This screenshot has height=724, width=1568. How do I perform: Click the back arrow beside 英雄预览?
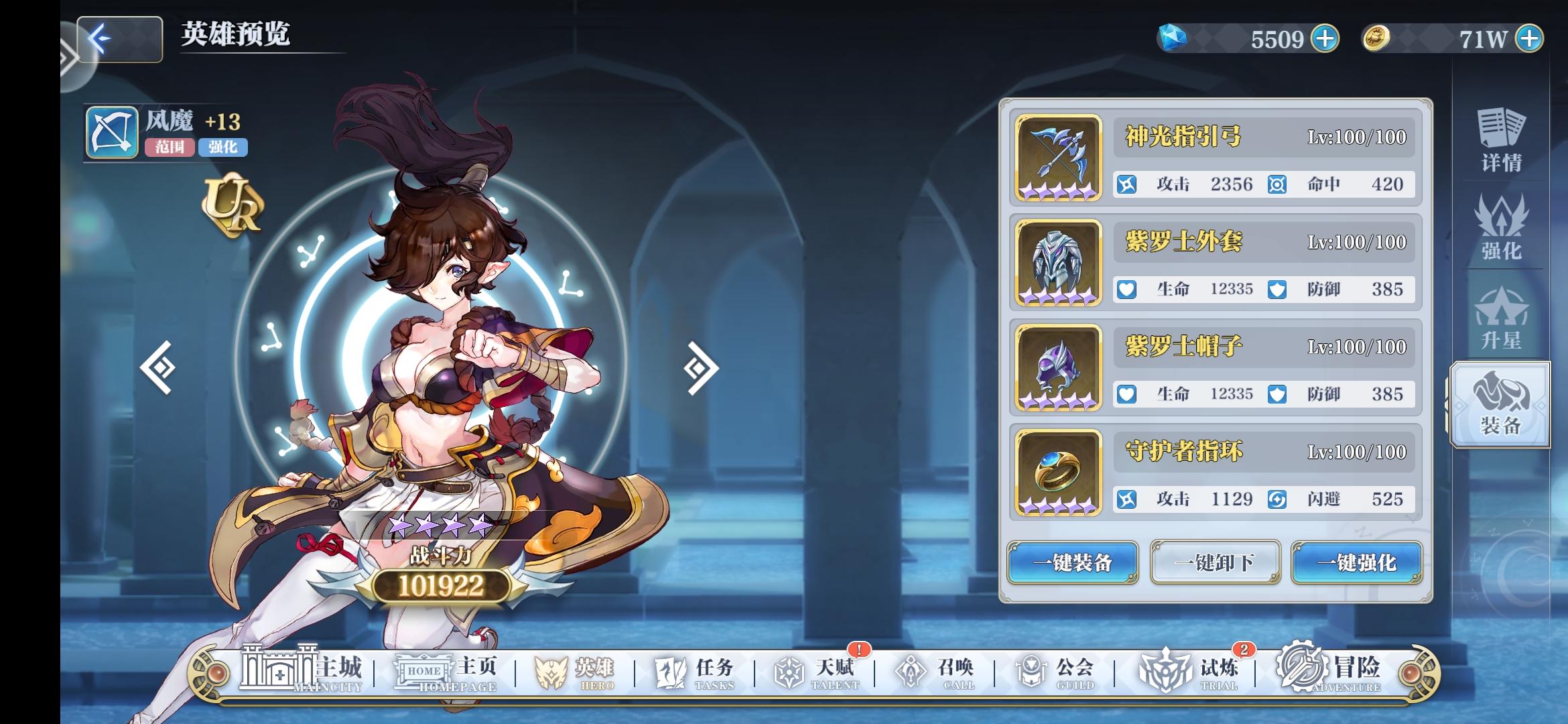coord(118,38)
